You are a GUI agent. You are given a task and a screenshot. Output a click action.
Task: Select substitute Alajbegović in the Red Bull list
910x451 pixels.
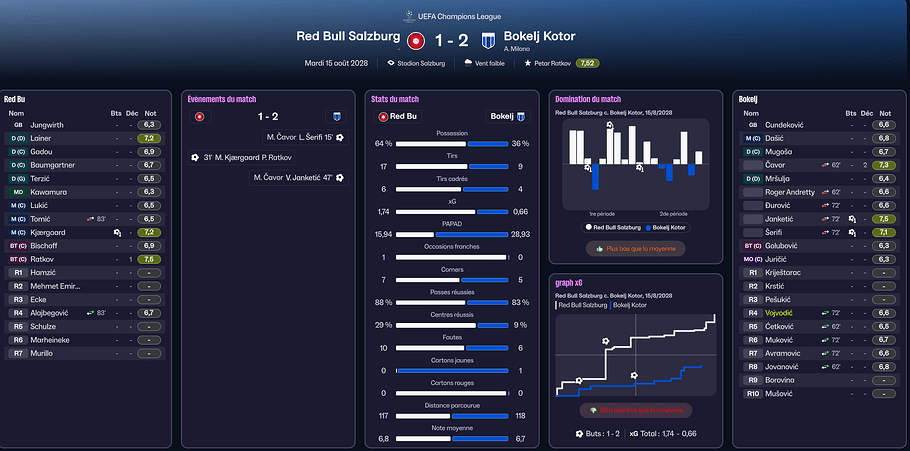(x=56, y=312)
